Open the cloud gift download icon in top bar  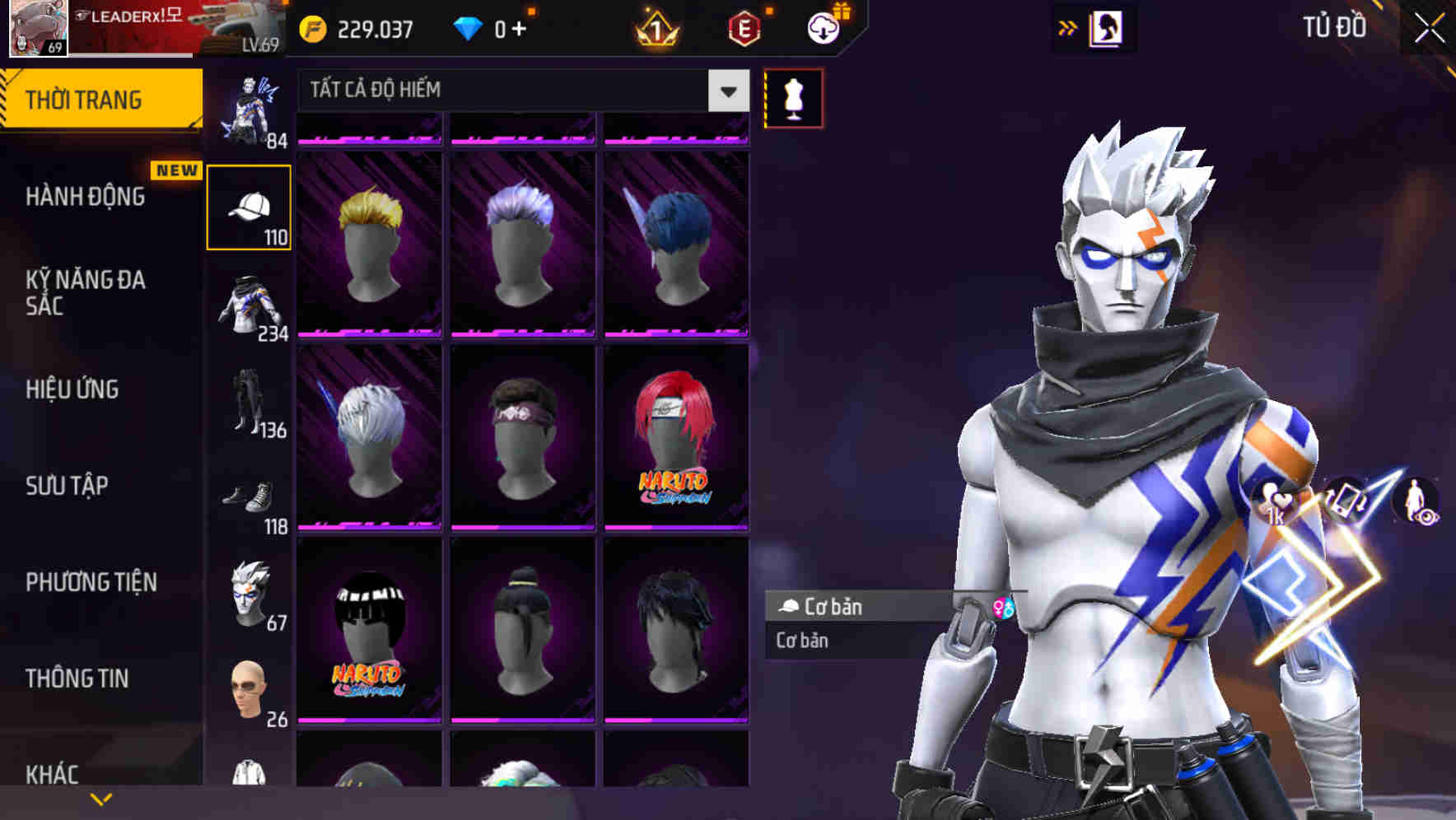click(x=822, y=27)
